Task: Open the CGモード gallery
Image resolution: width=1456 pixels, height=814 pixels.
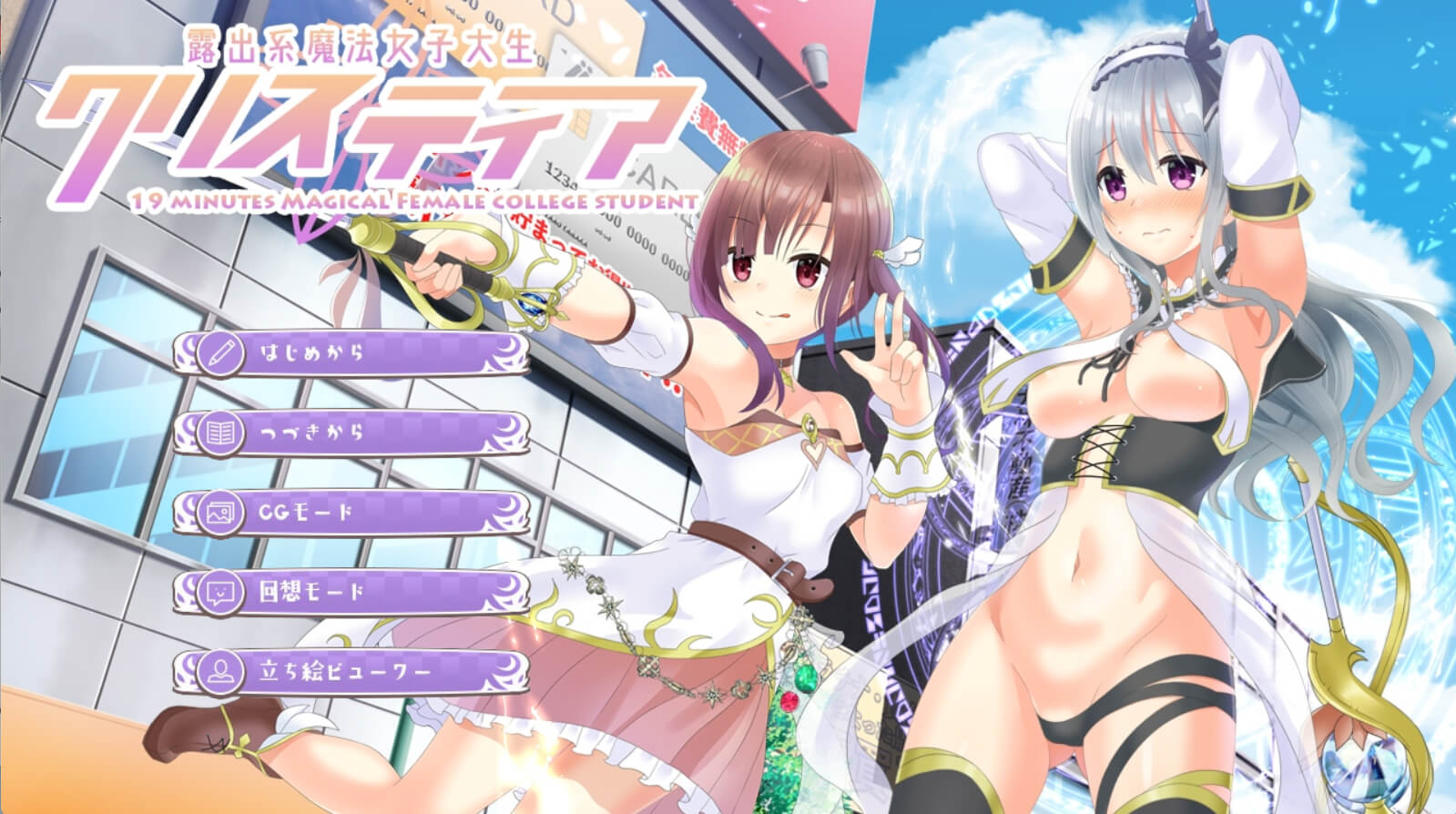Action: [351, 512]
